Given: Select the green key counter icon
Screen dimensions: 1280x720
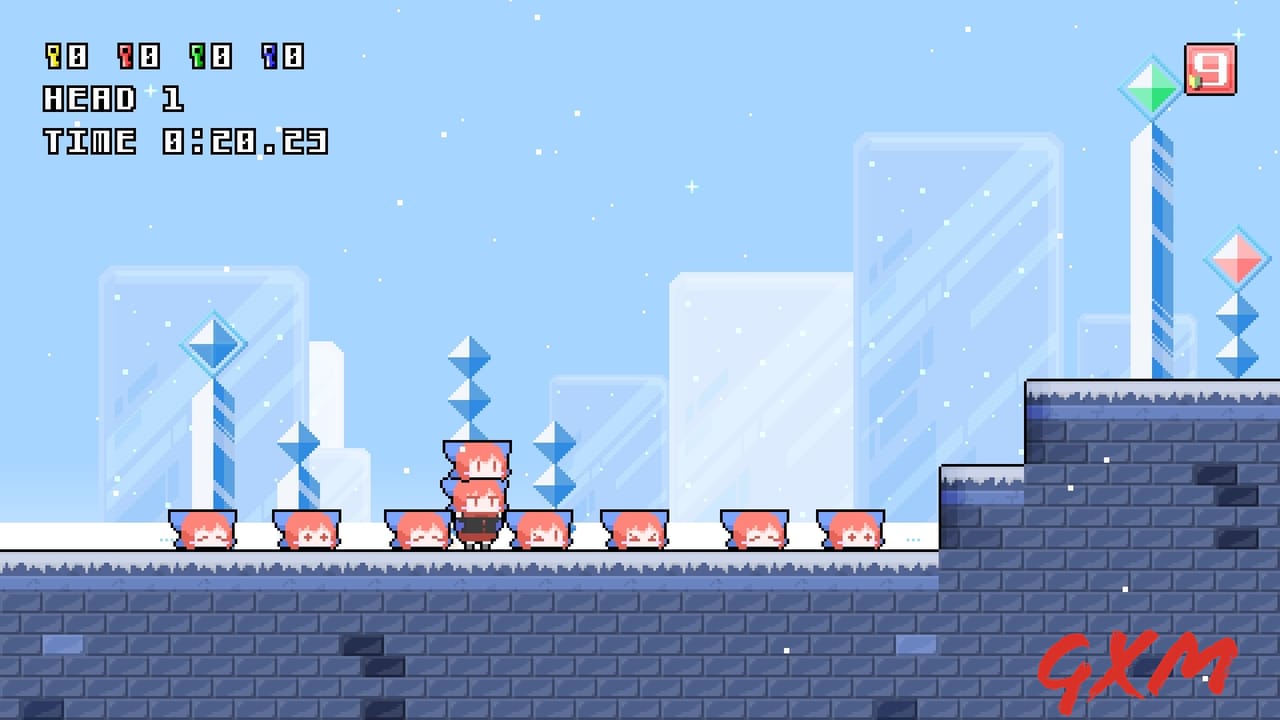Looking at the screenshot, I should [x=196, y=57].
